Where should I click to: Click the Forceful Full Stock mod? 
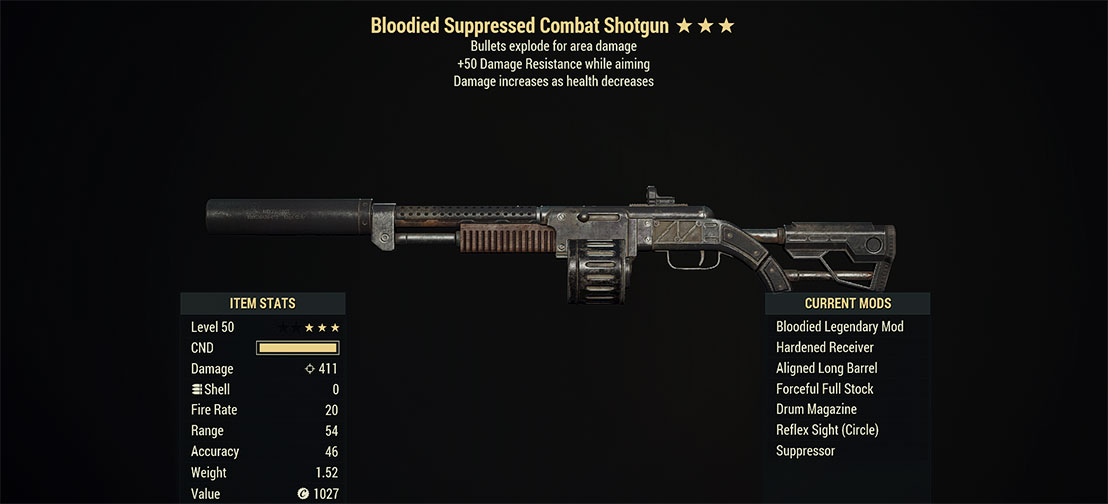[825, 389]
